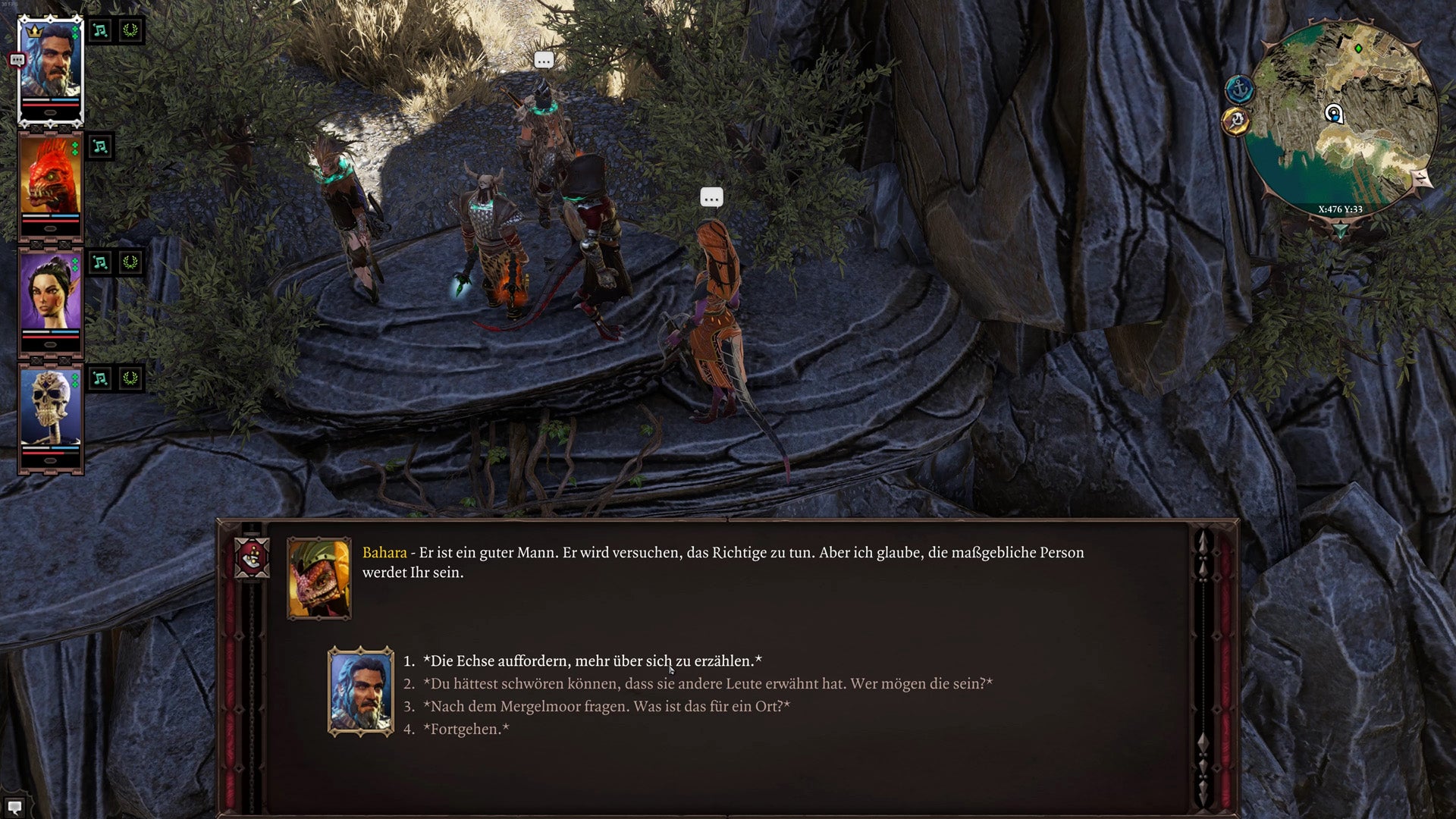Expand the minimap using the arrow beneath it

[x=1341, y=231]
